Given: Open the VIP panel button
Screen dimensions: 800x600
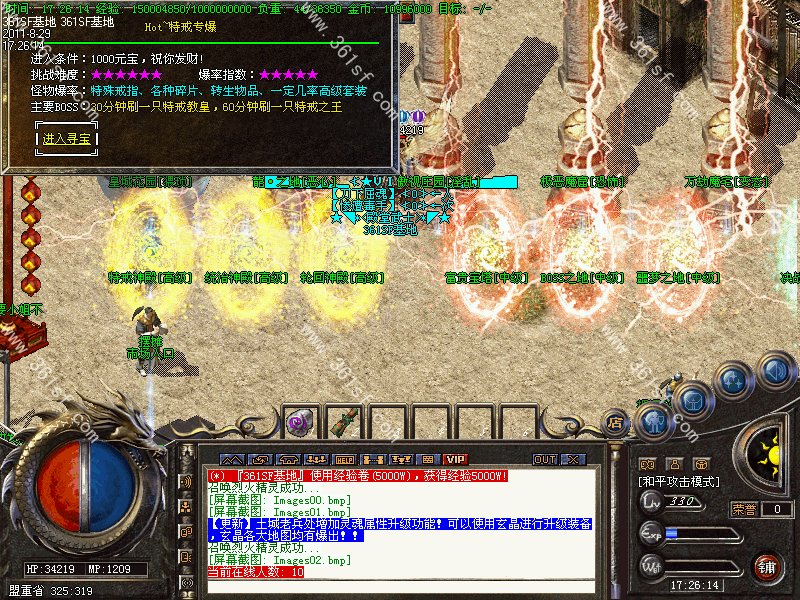Looking at the screenshot, I should pyautogui.click(x=456, y=459).
